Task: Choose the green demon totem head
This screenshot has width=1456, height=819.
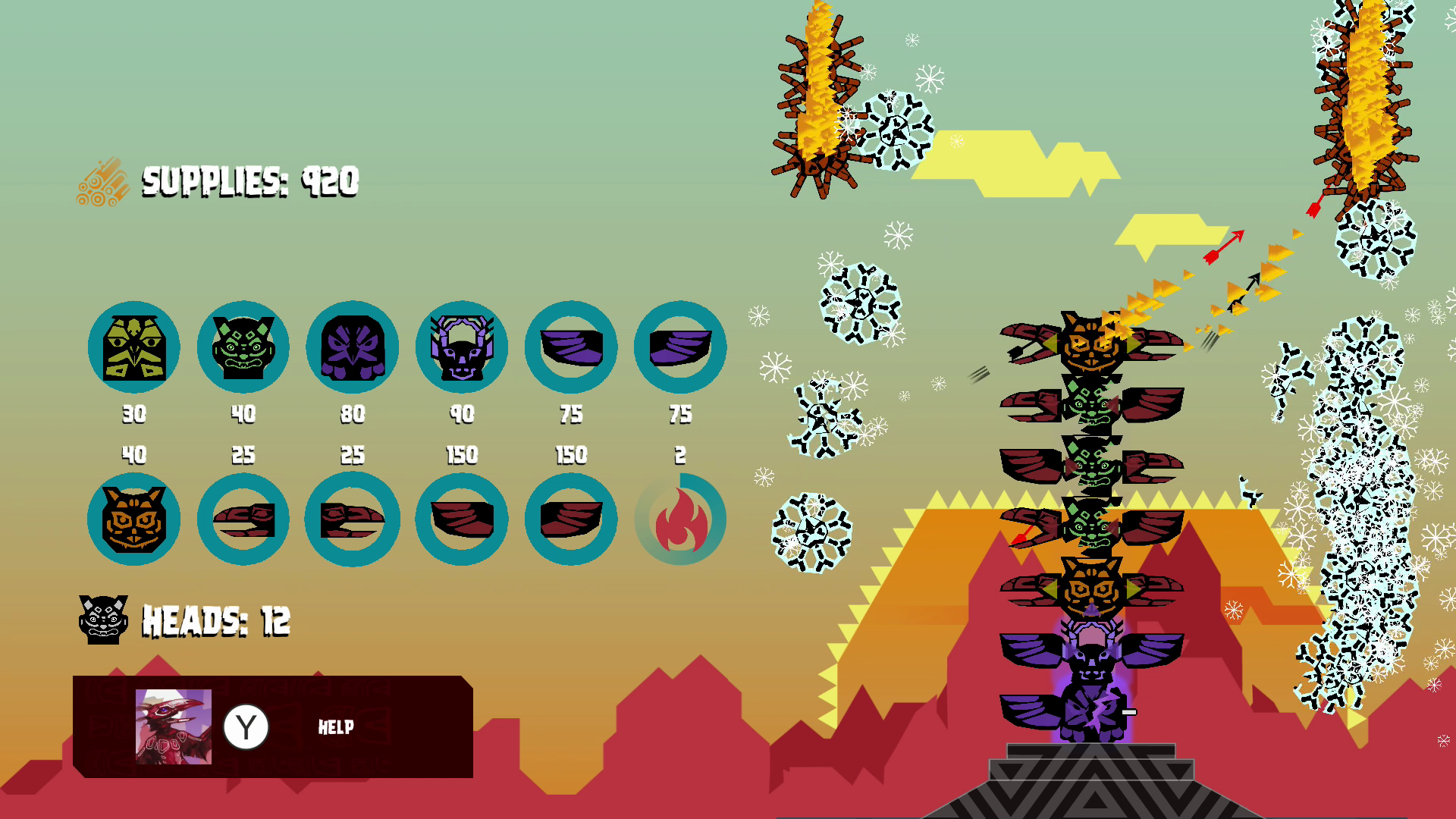Action: coord(243,347)
